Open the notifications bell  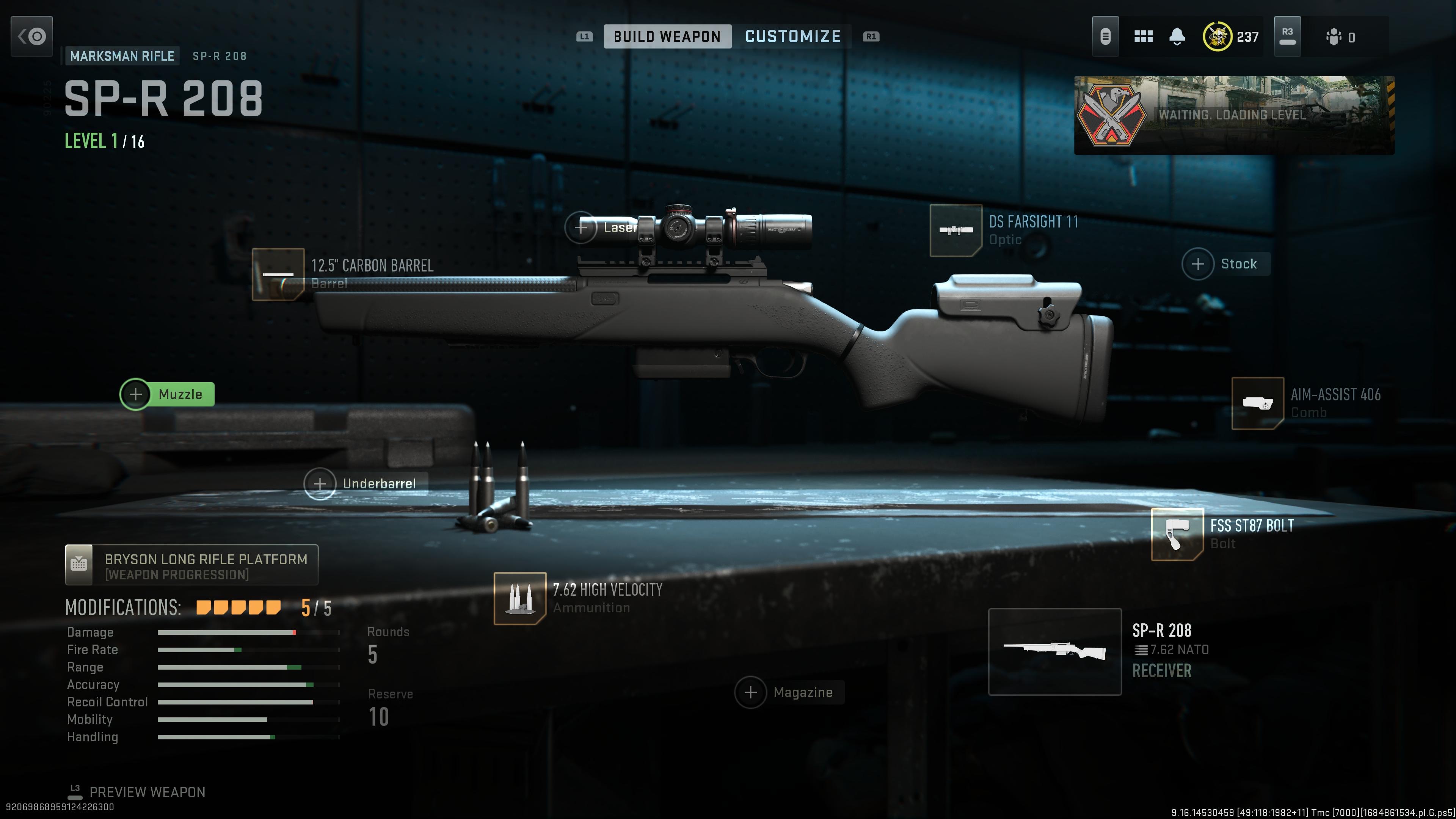point(1177,36)
